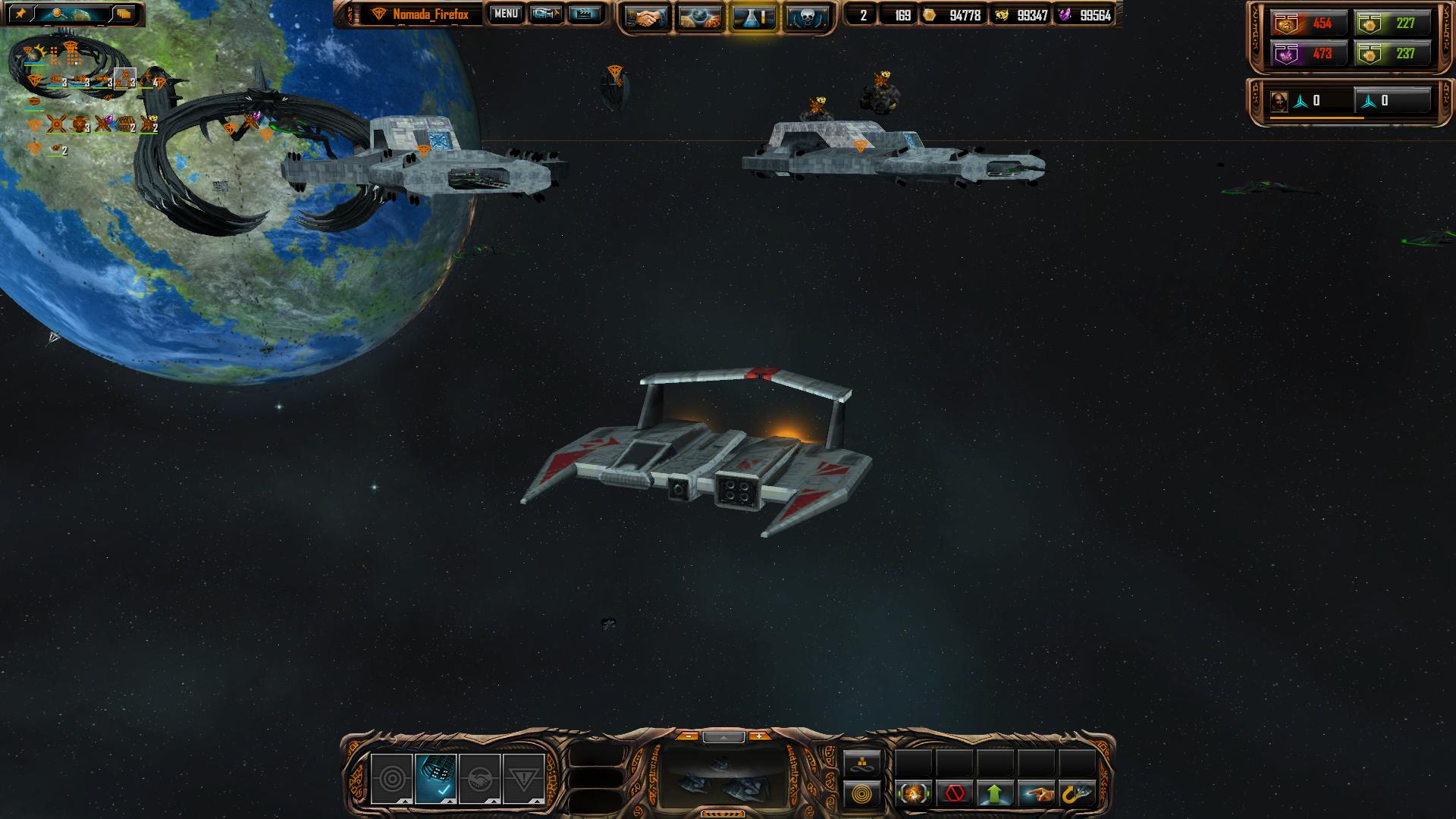Activate the attack explosion command

click(914, 795)
